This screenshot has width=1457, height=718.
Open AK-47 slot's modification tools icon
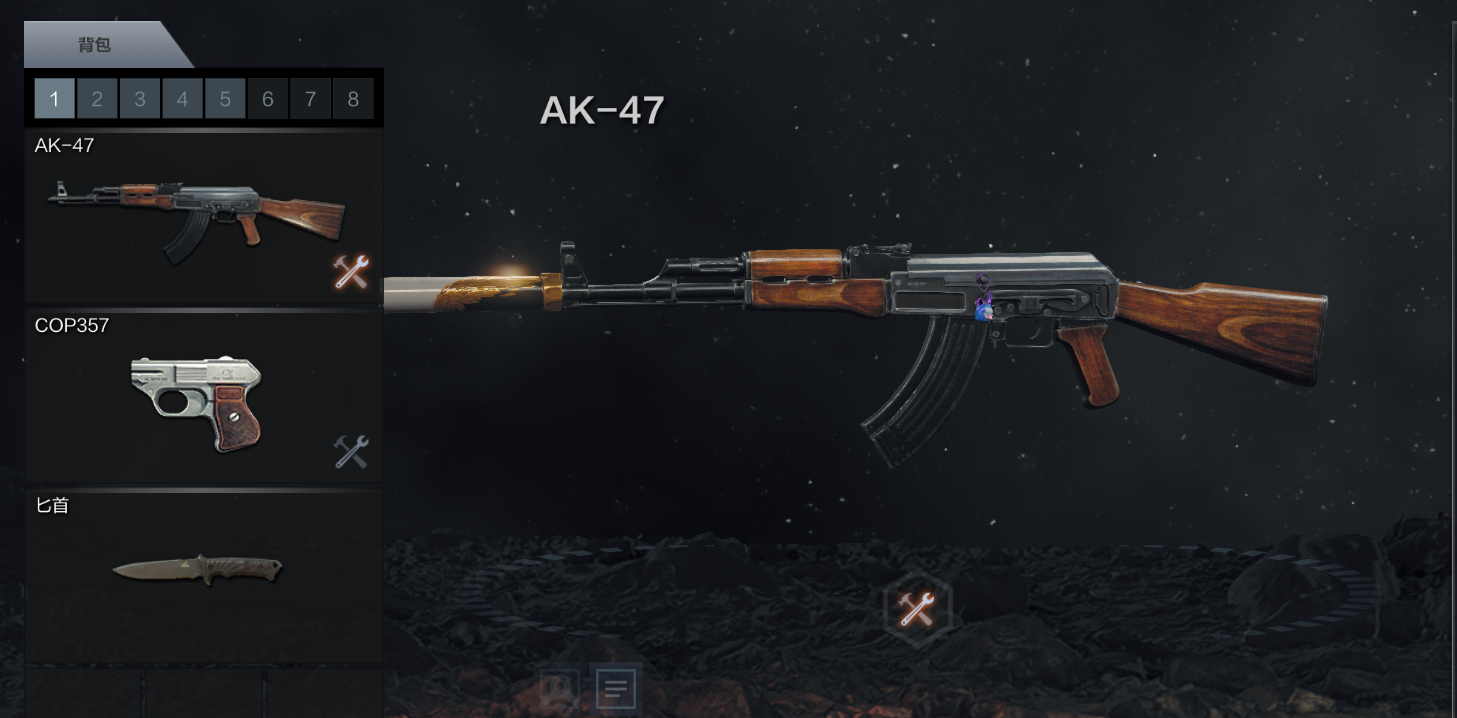pyautogui.click(x=351, y=272)
